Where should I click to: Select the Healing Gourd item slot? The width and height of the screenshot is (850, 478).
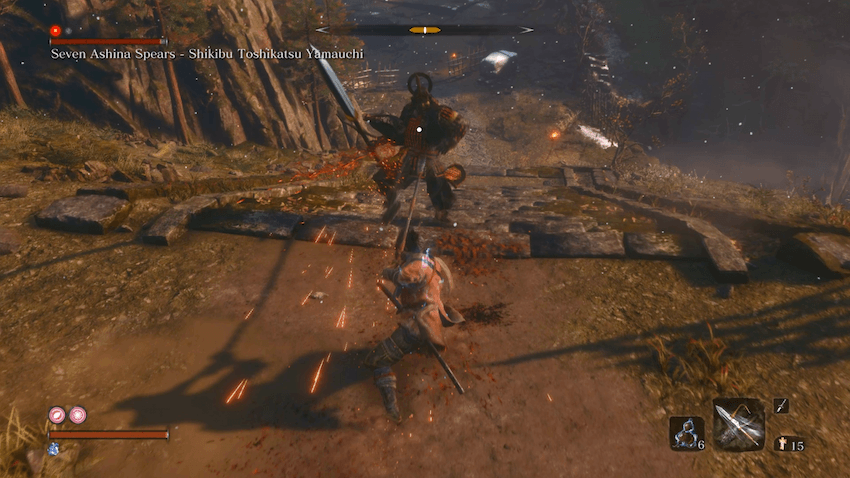686,433
